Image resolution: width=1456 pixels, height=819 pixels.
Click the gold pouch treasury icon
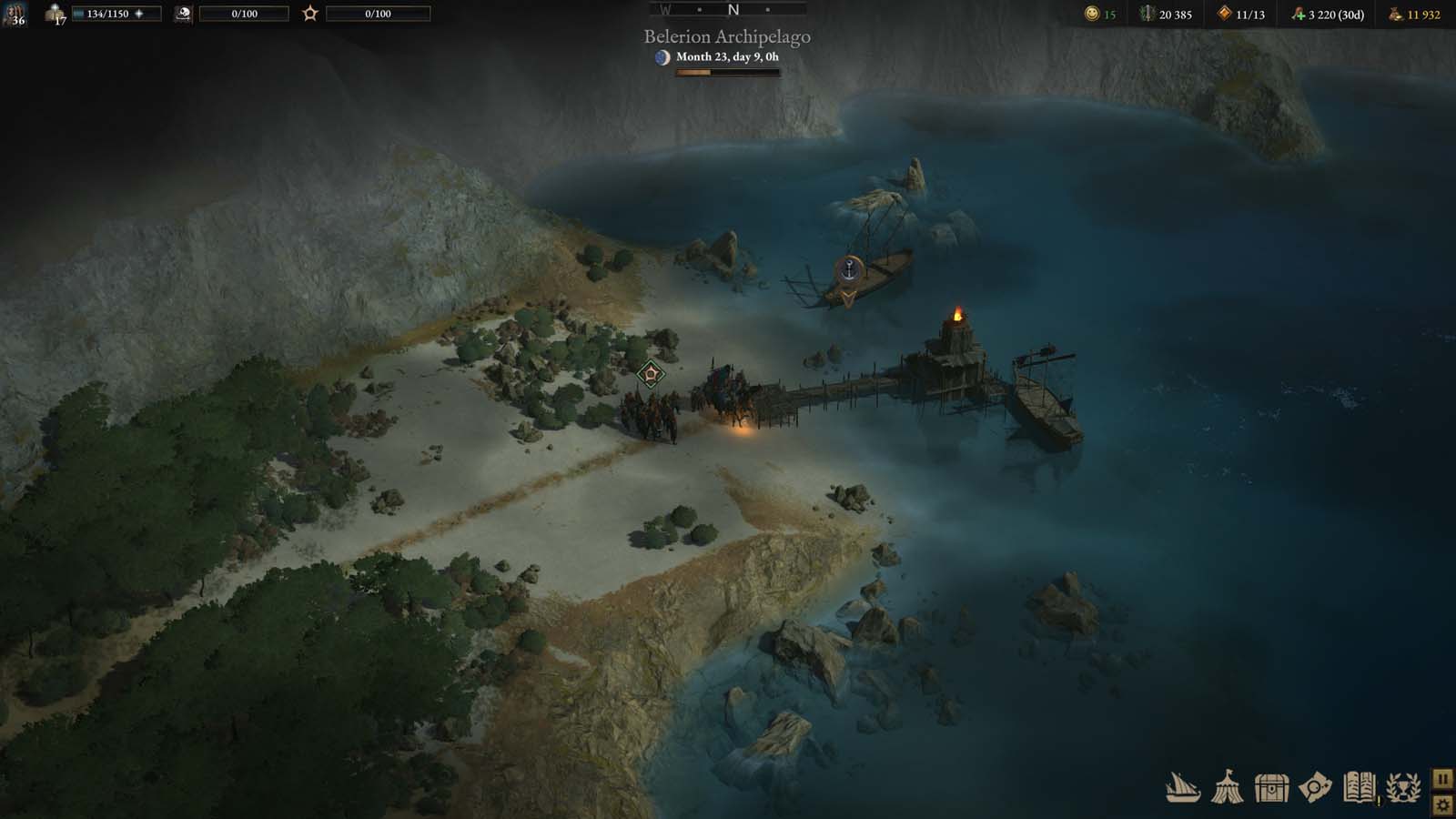coord(1395,14)
